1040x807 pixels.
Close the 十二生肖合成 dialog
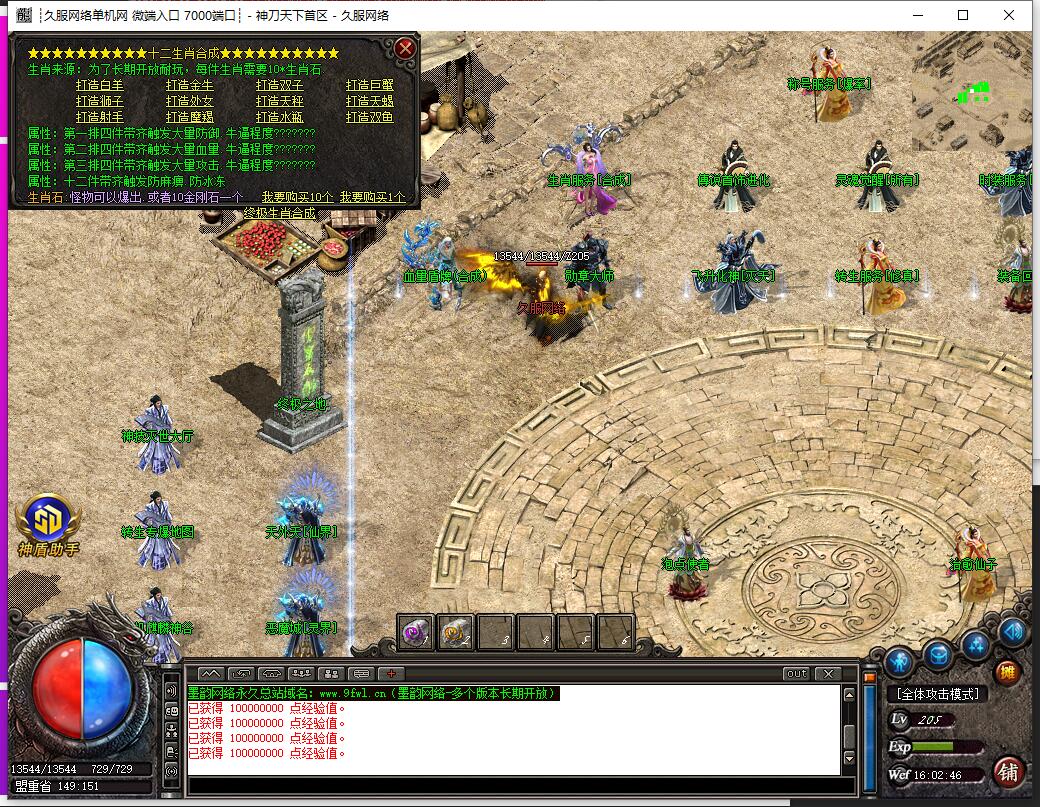point(405,48)
